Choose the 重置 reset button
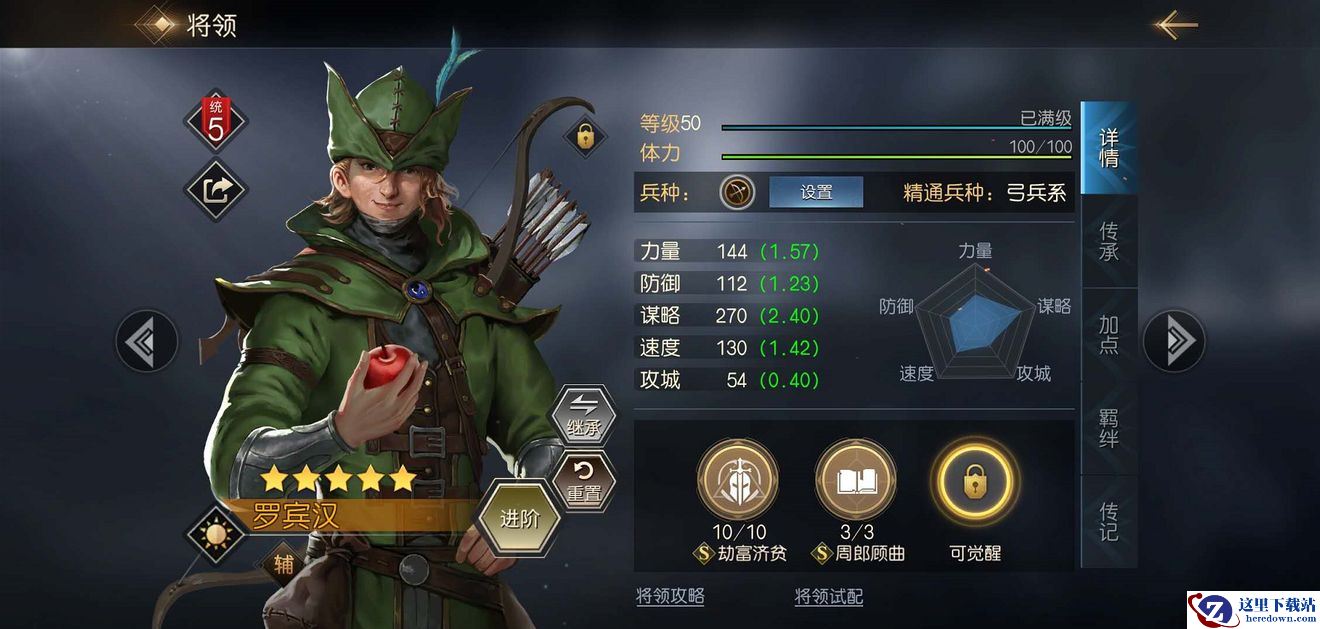The height and width of the screenshot is (629, 1320). tap(583, 480)
